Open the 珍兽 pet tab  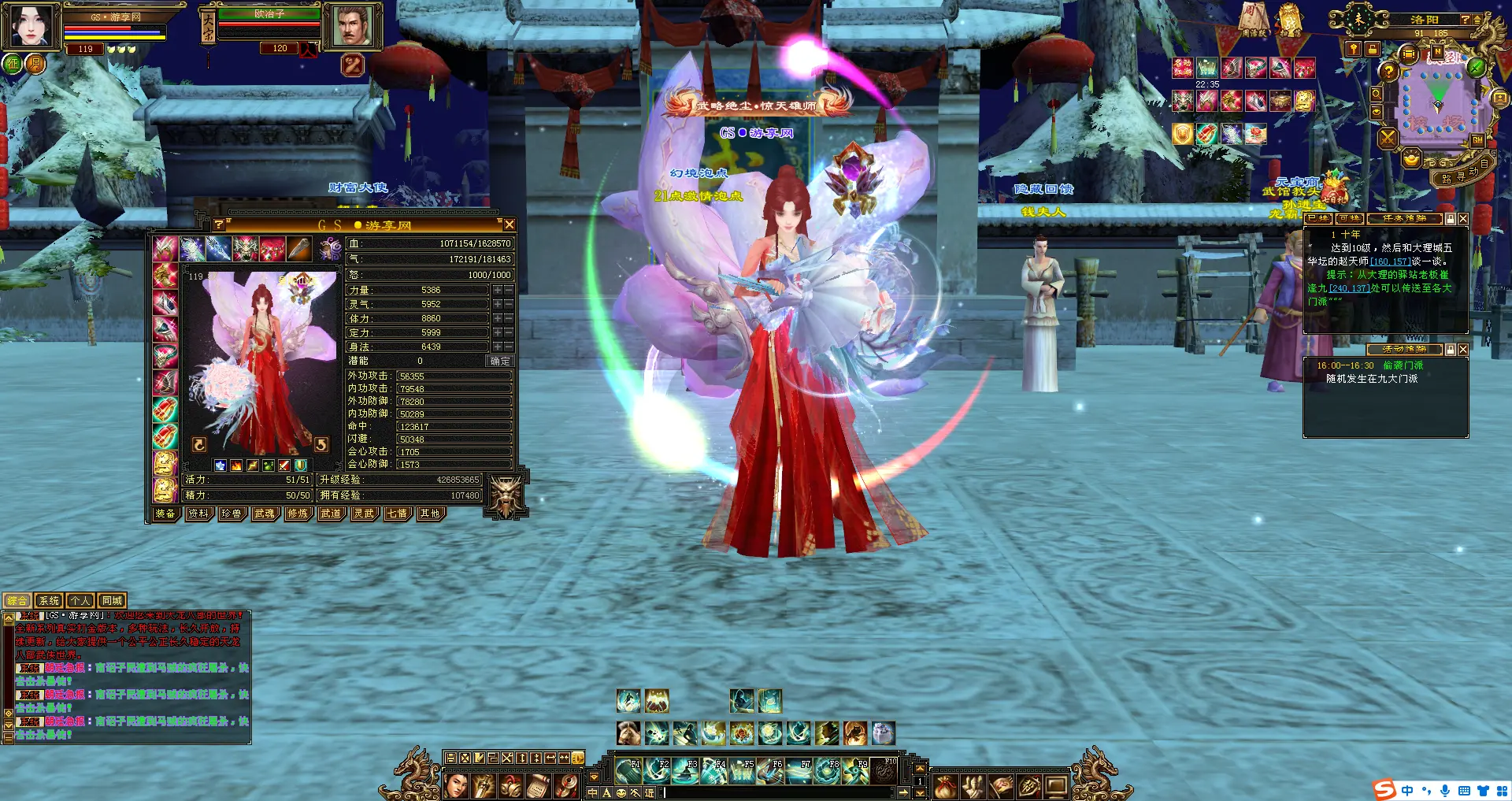point(232,514)
